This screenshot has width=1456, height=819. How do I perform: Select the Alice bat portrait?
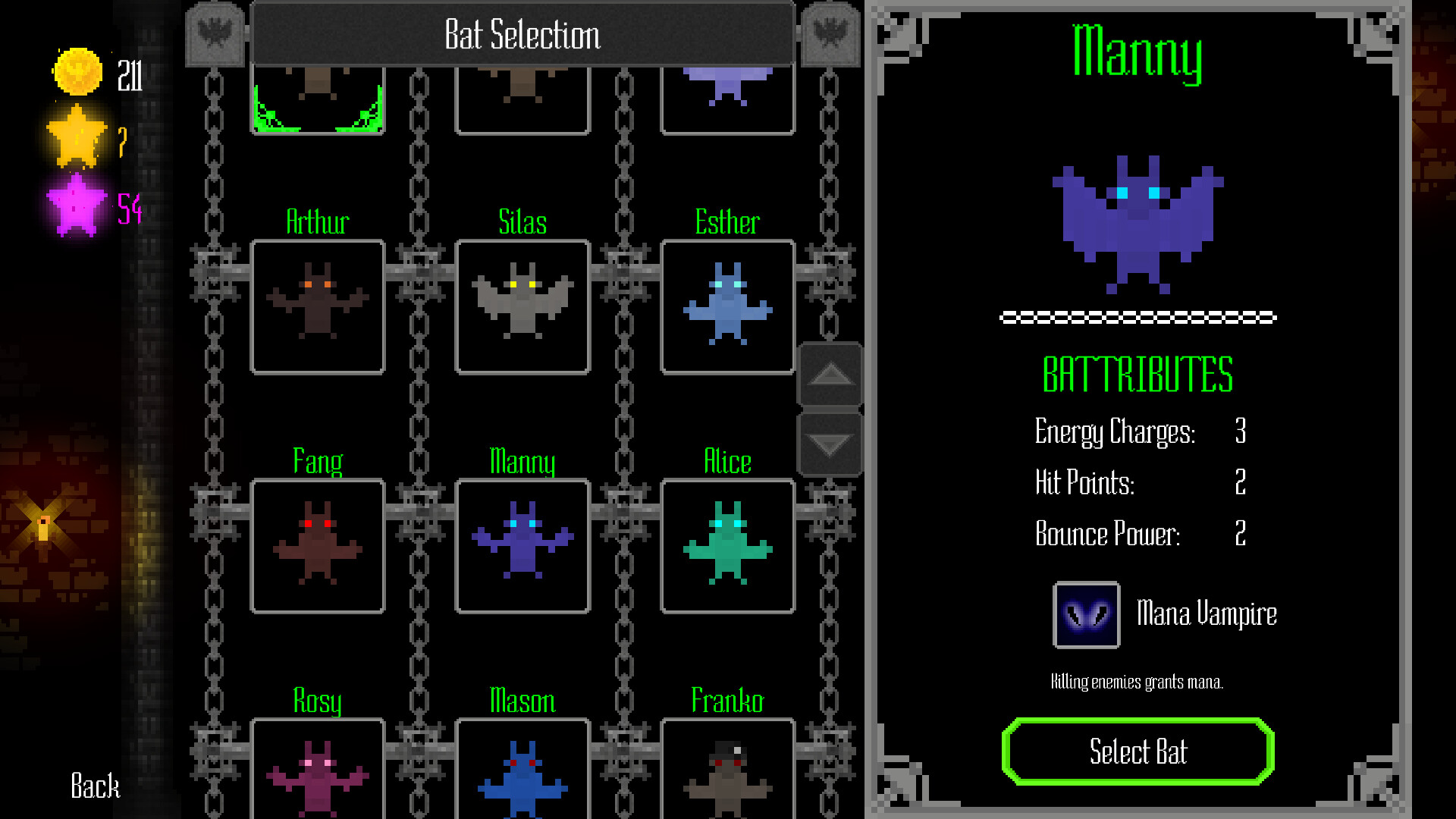(727, 544)
